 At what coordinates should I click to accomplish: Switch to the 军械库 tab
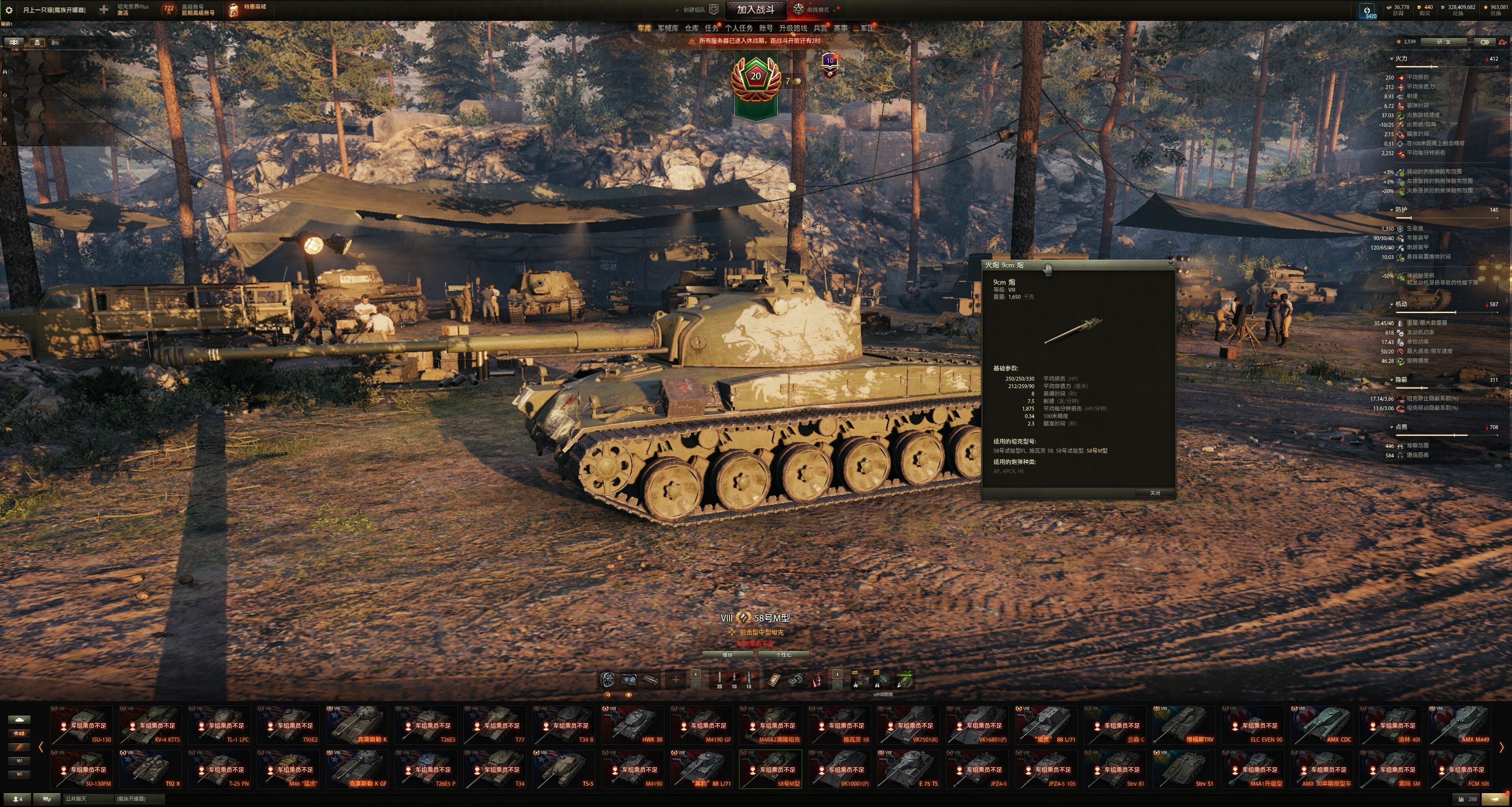[667, 28]
